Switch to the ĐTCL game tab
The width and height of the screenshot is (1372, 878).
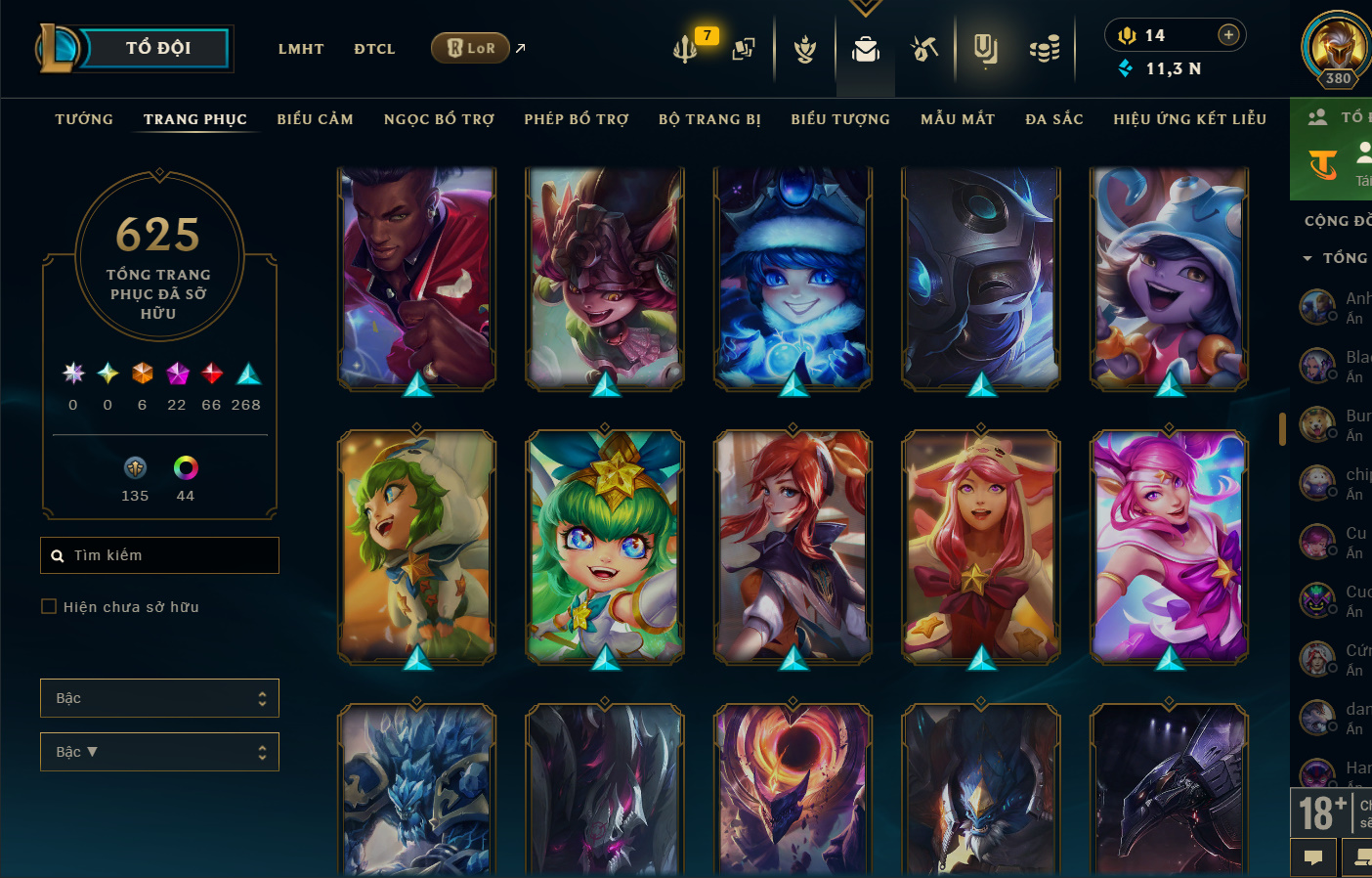(374, 49)
